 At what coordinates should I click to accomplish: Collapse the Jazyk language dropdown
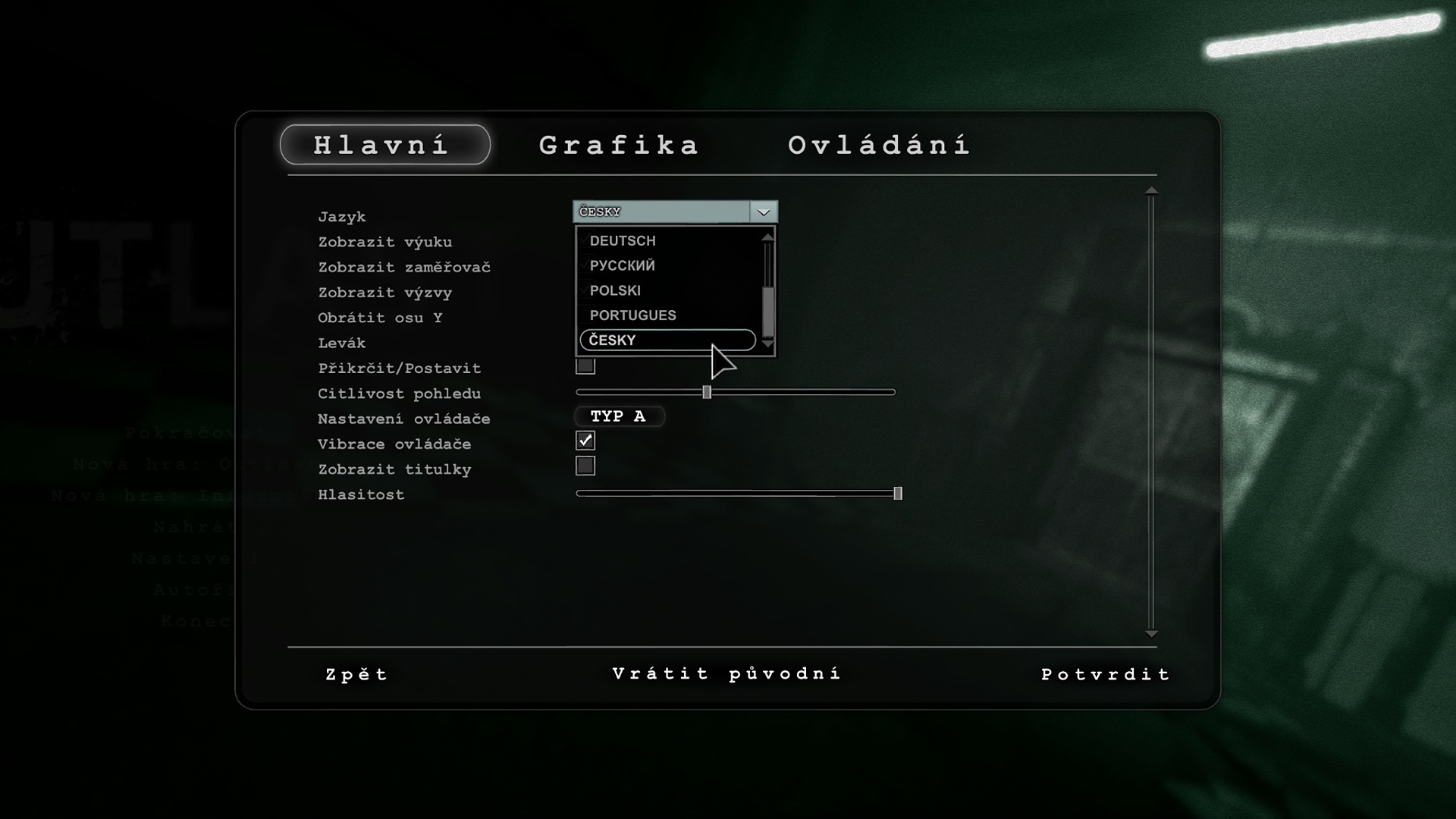pyautogui.click(x=763, y=212)
